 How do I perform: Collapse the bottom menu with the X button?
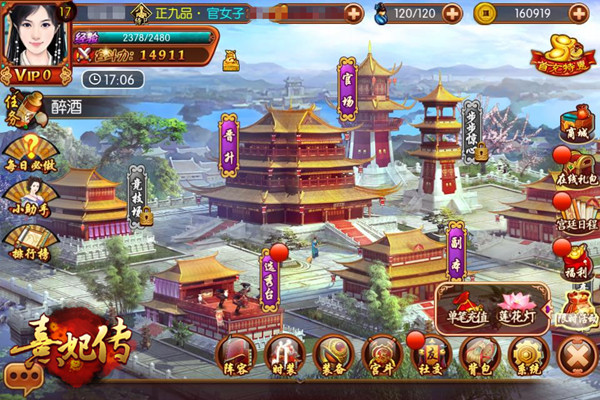click(577, 357)
